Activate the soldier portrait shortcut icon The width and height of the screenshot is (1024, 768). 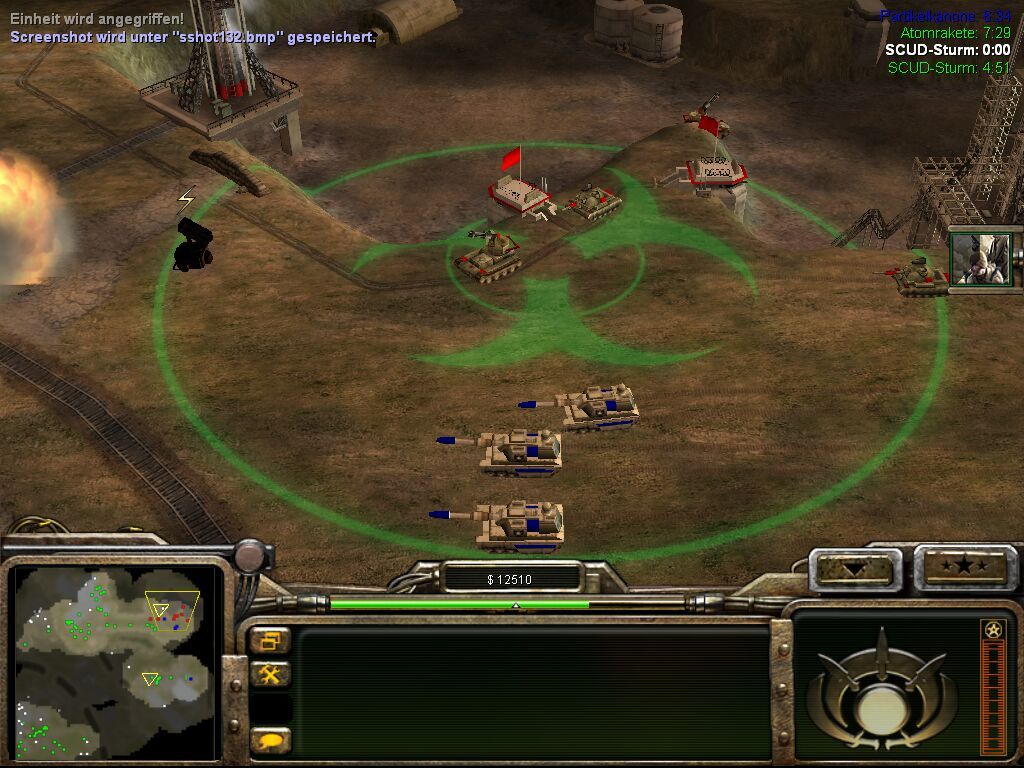pos(980,259)
